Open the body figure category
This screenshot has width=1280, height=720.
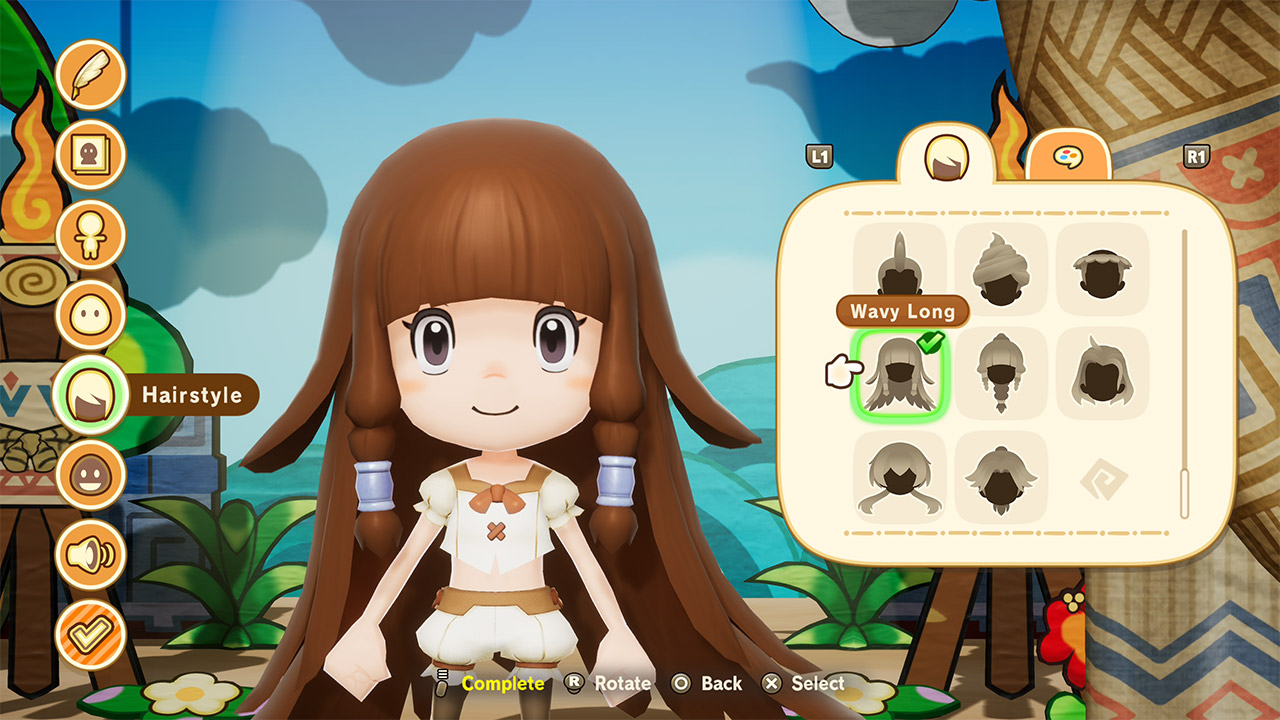90,235
